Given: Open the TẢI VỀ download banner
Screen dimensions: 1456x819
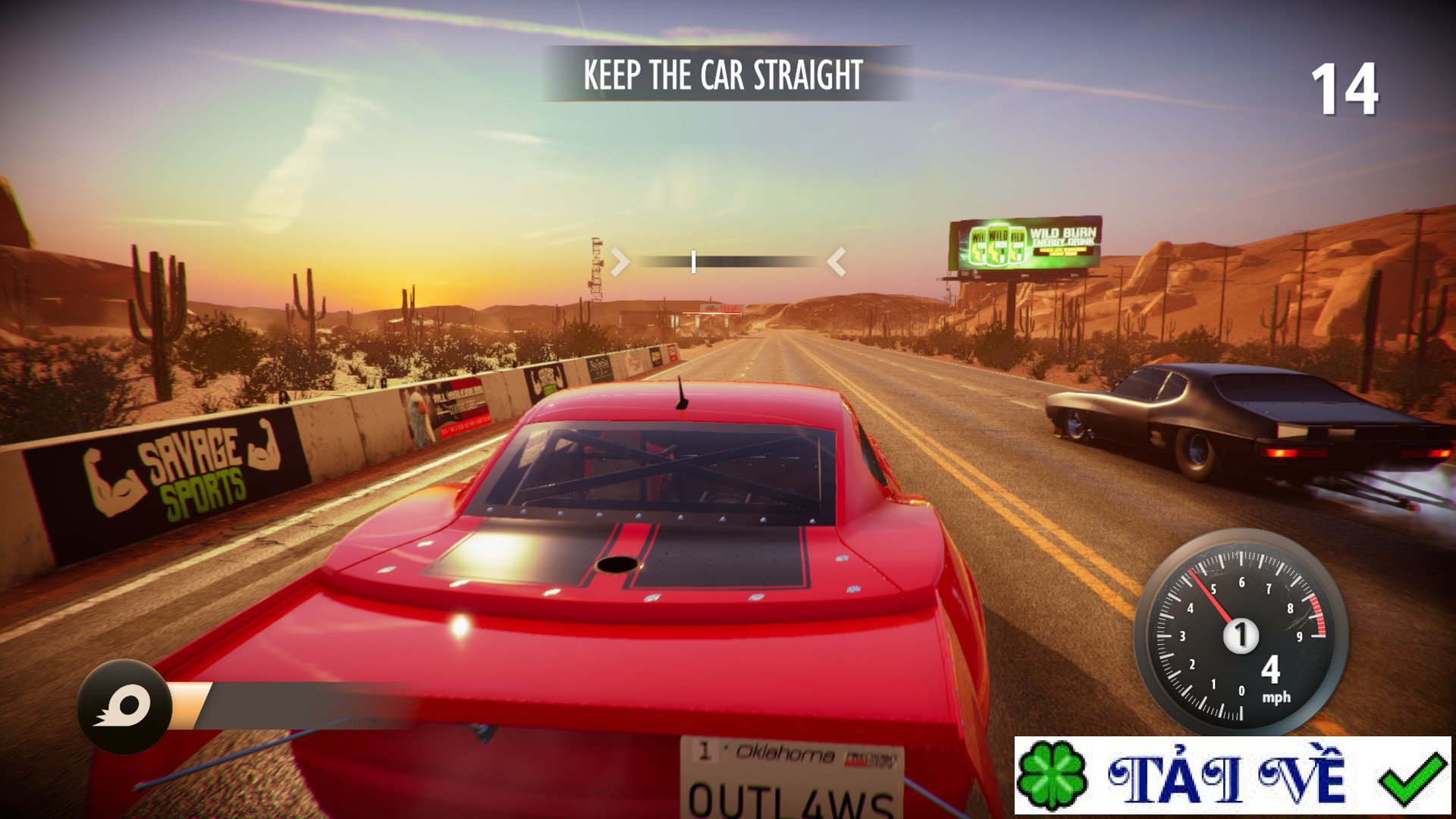Looking at the screenshot, I should [1232, 775].
